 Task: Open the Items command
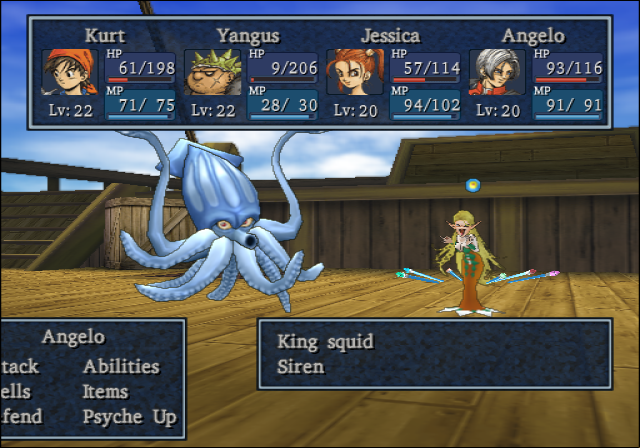click(106, 392)
